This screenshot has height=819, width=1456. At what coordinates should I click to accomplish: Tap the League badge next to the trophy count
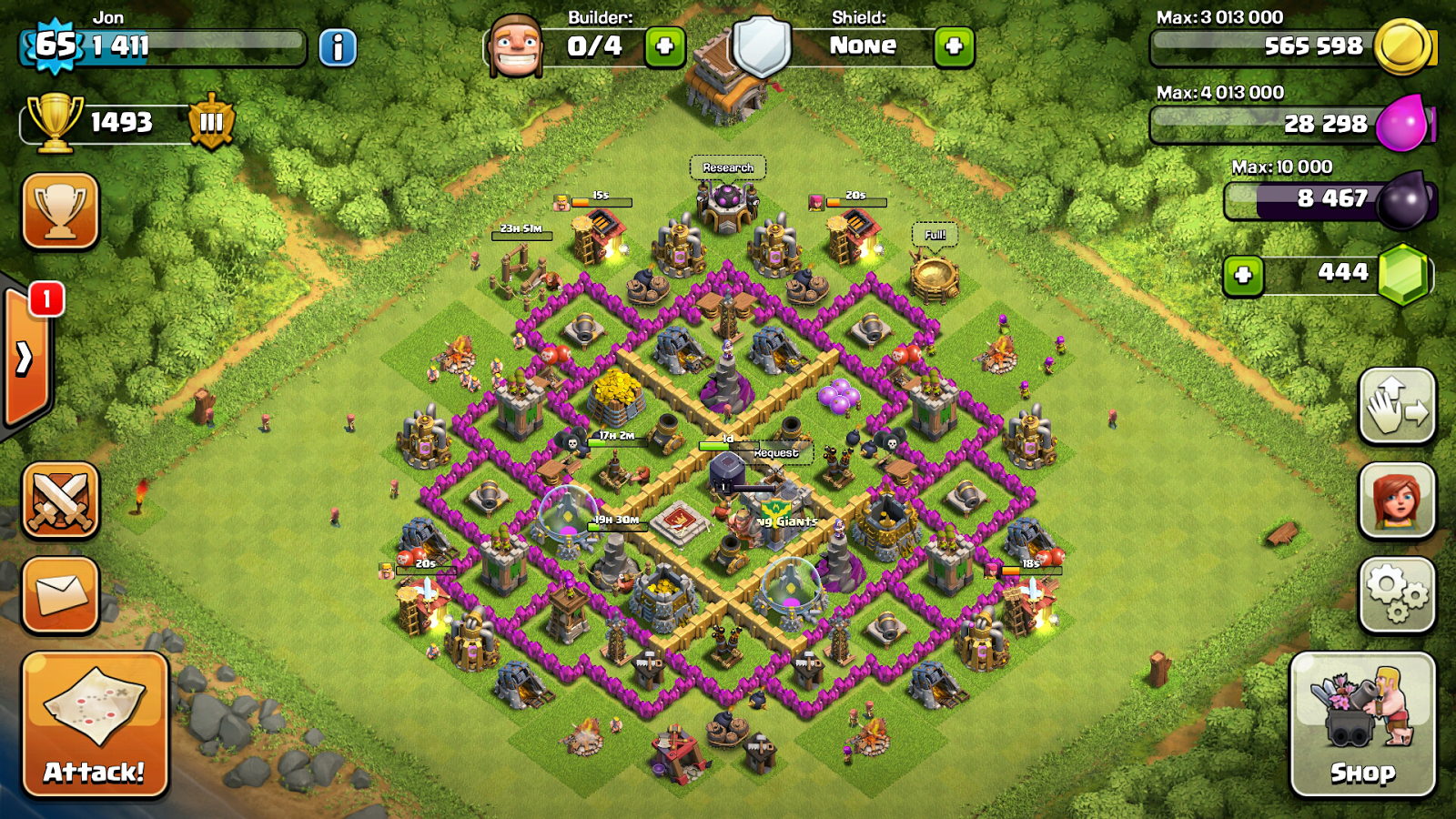click(212, 122)
